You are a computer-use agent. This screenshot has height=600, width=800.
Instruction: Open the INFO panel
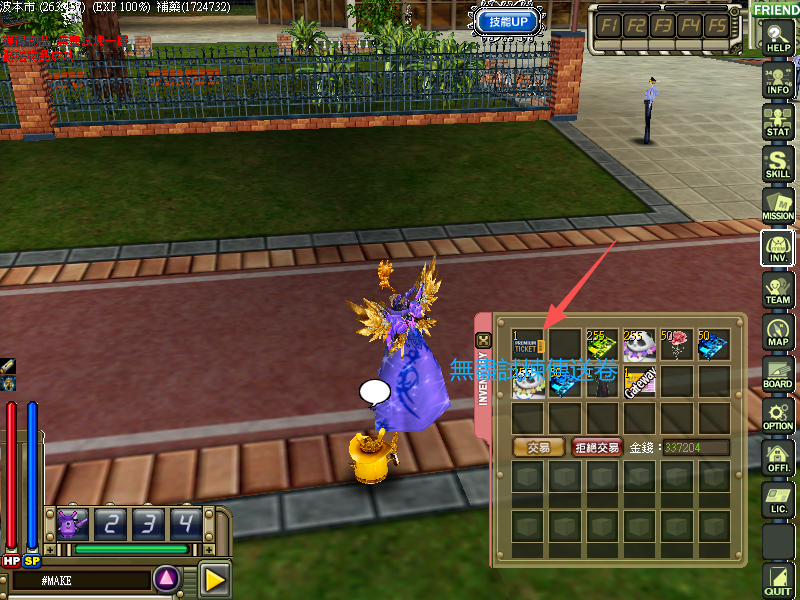click(x=777, y=81)
